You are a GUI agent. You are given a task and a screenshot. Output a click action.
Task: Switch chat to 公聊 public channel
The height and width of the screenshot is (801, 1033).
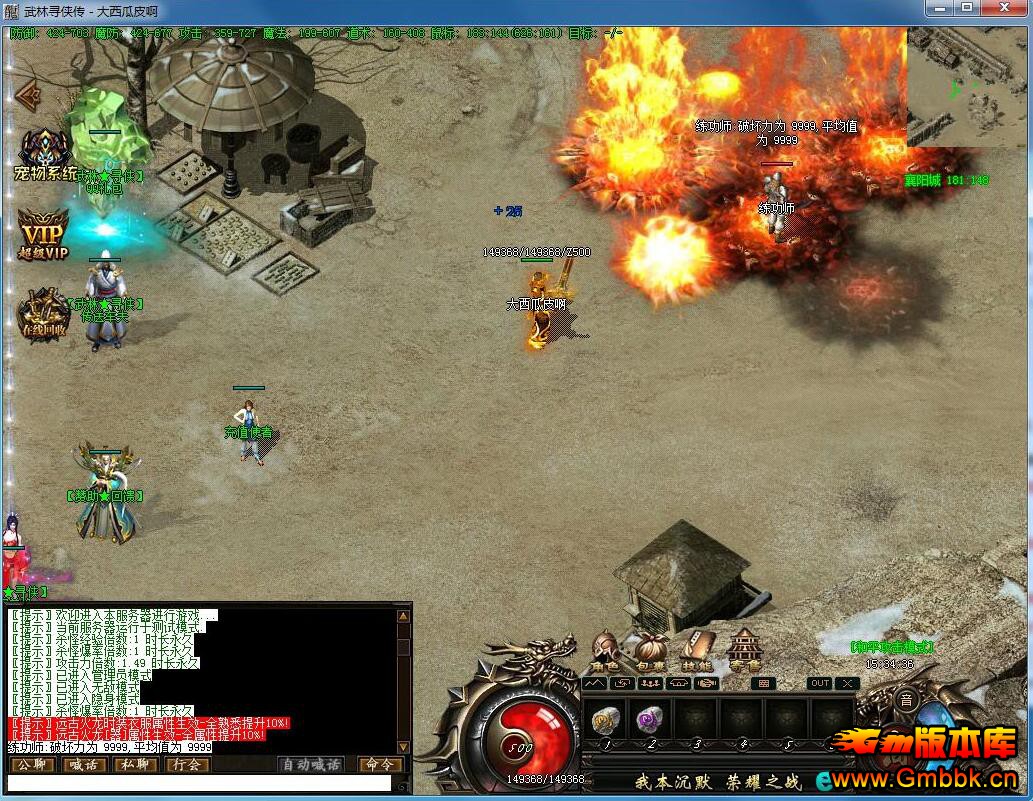[x=30, y=765]
